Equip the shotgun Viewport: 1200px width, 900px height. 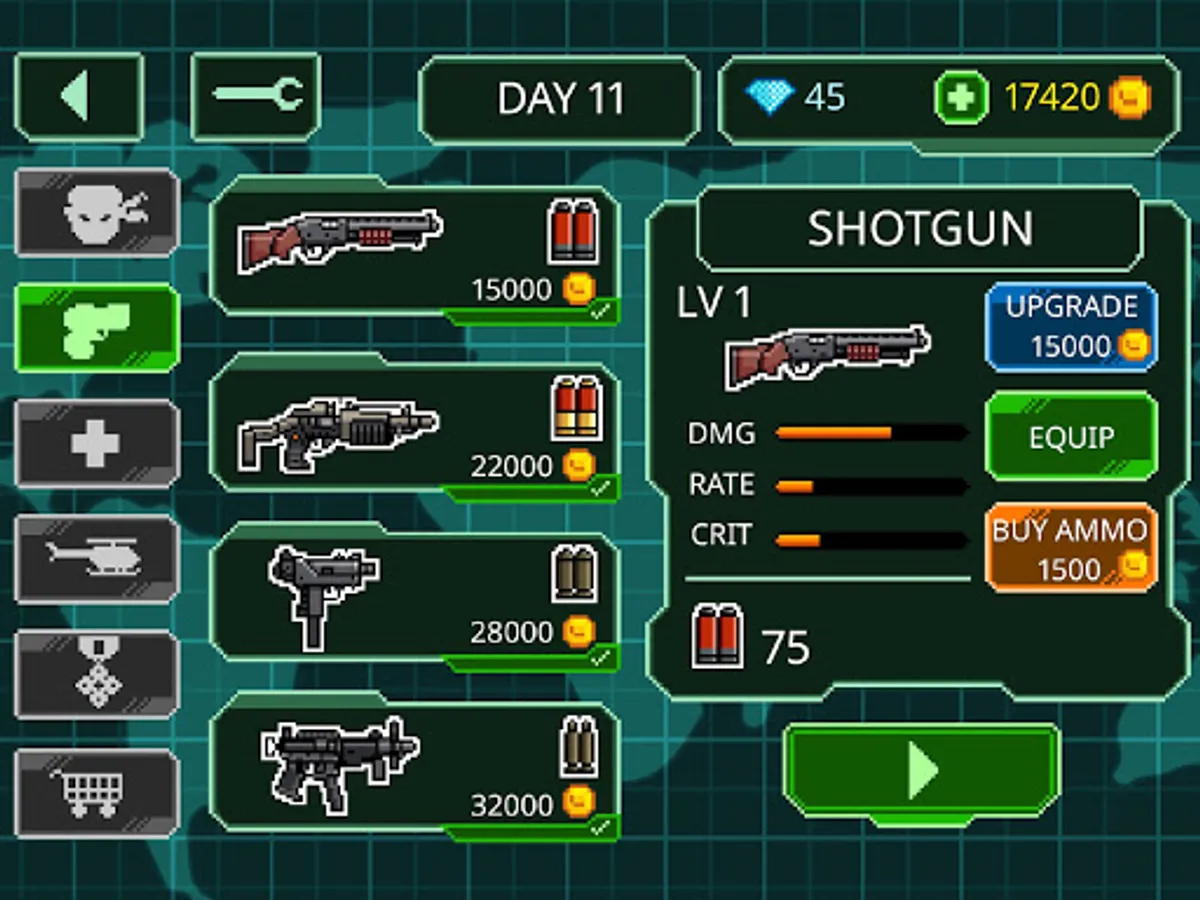pyautogui.click(x=1071, y=437)
